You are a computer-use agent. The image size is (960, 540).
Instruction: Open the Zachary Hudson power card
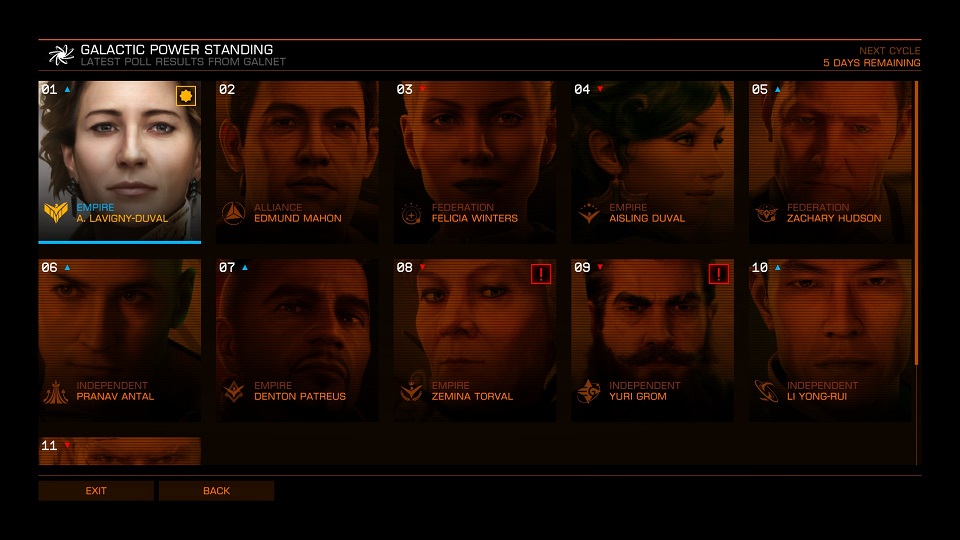click(830, 160)
